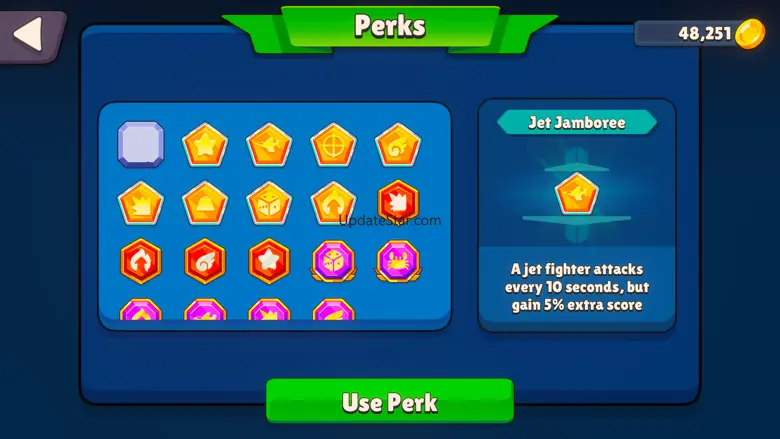780x439 pixels.
Task: Pick the purple dice perk
Action: click(x=333, y=262)
